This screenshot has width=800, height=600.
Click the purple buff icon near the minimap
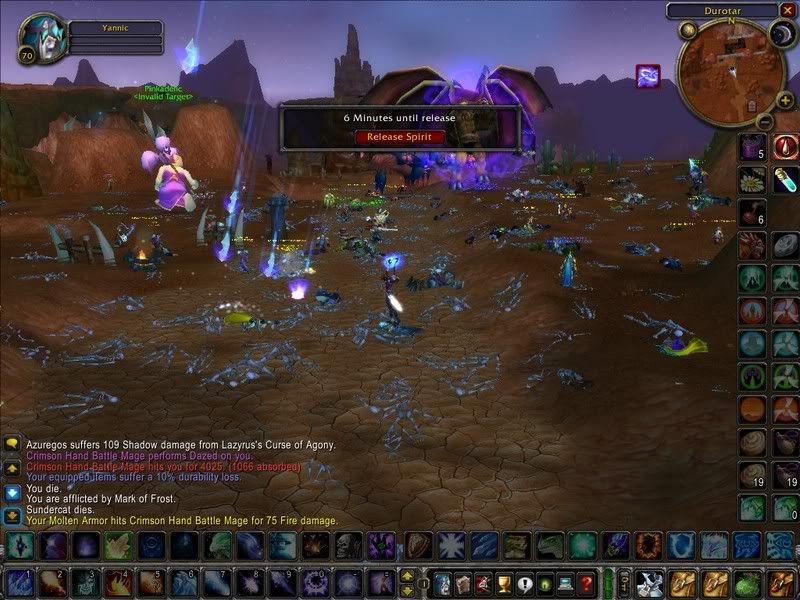click(647, 76)
